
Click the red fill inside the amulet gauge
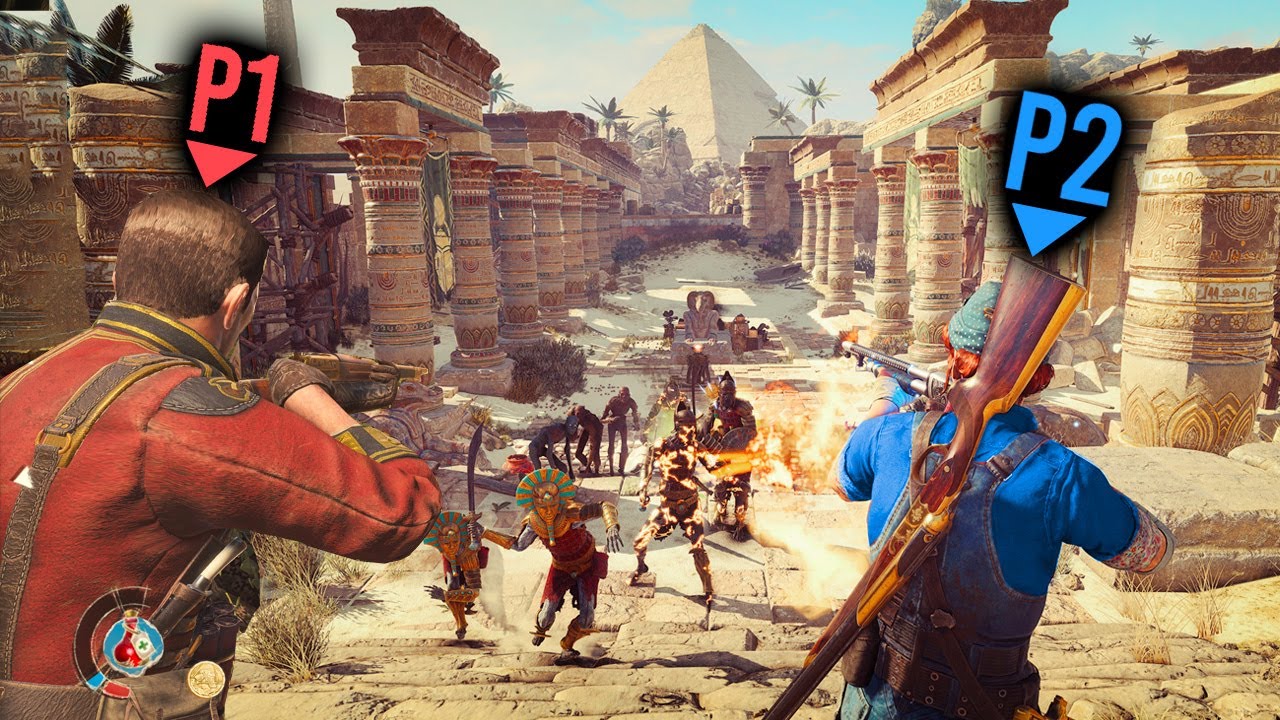[127, 653]
